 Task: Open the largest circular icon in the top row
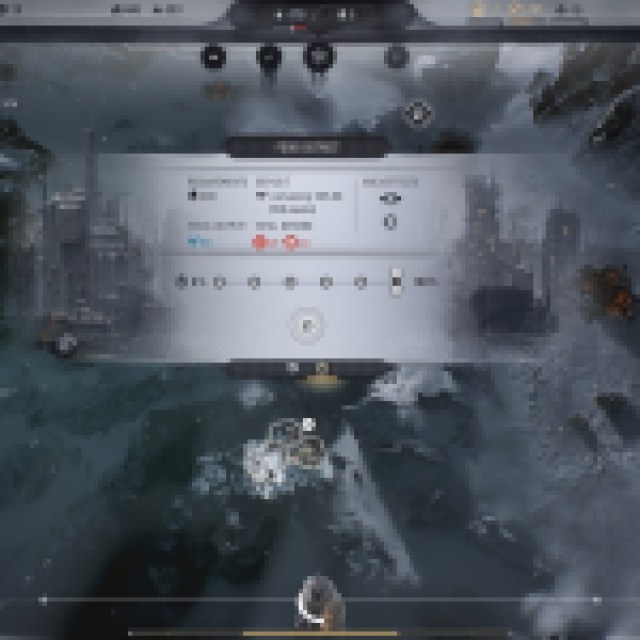tap(318, 56)
